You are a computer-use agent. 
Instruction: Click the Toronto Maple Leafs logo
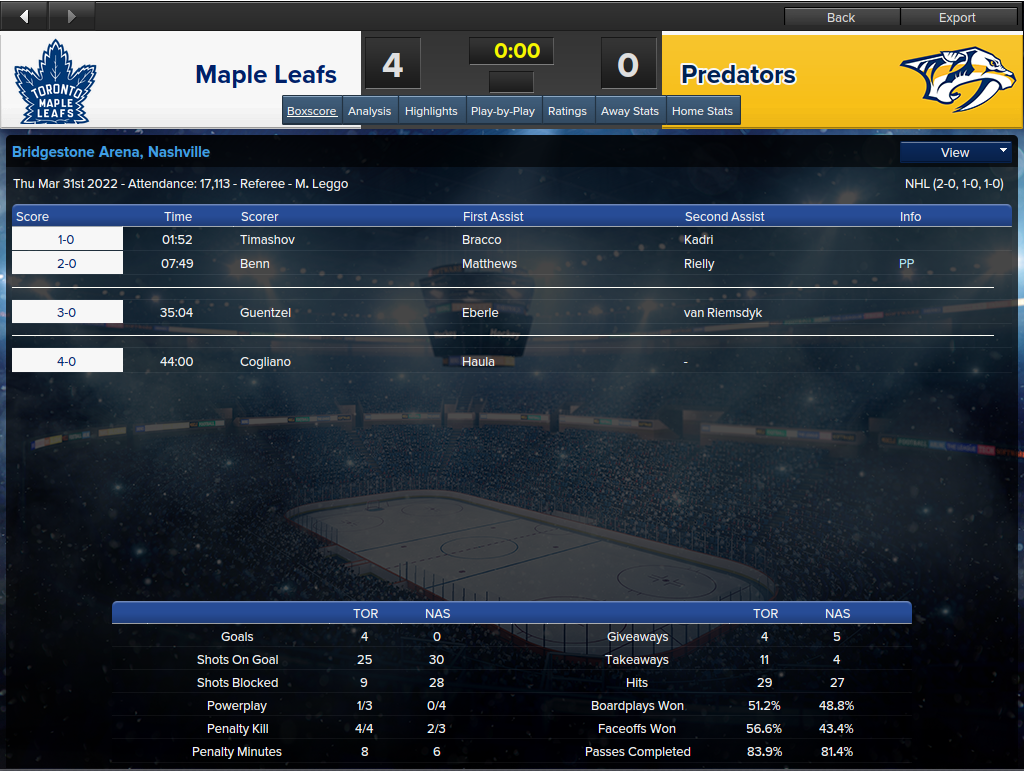55,82
